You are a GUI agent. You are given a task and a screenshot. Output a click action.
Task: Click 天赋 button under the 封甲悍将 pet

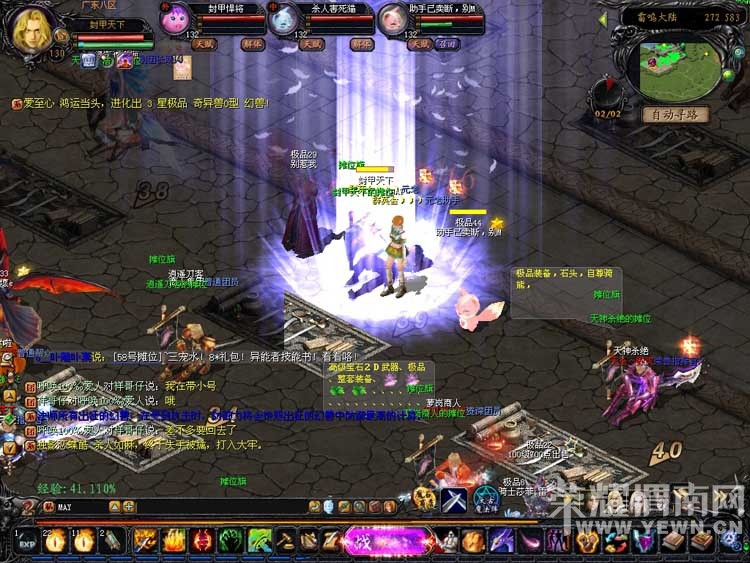pos(204,44)
